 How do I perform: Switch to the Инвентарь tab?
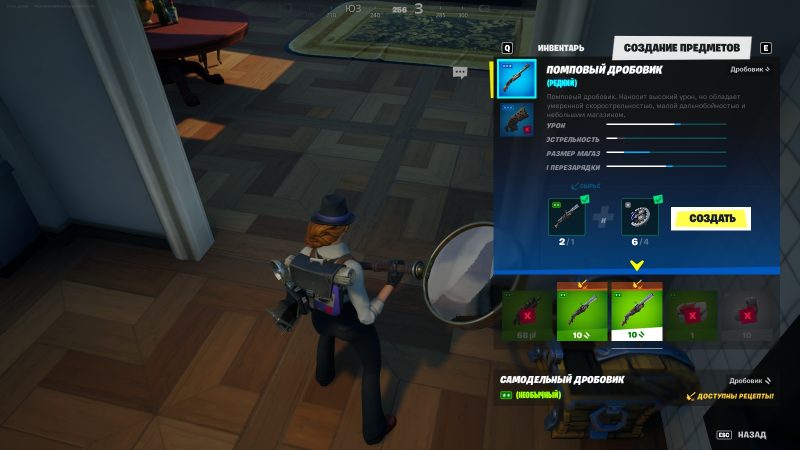(561, 48)
